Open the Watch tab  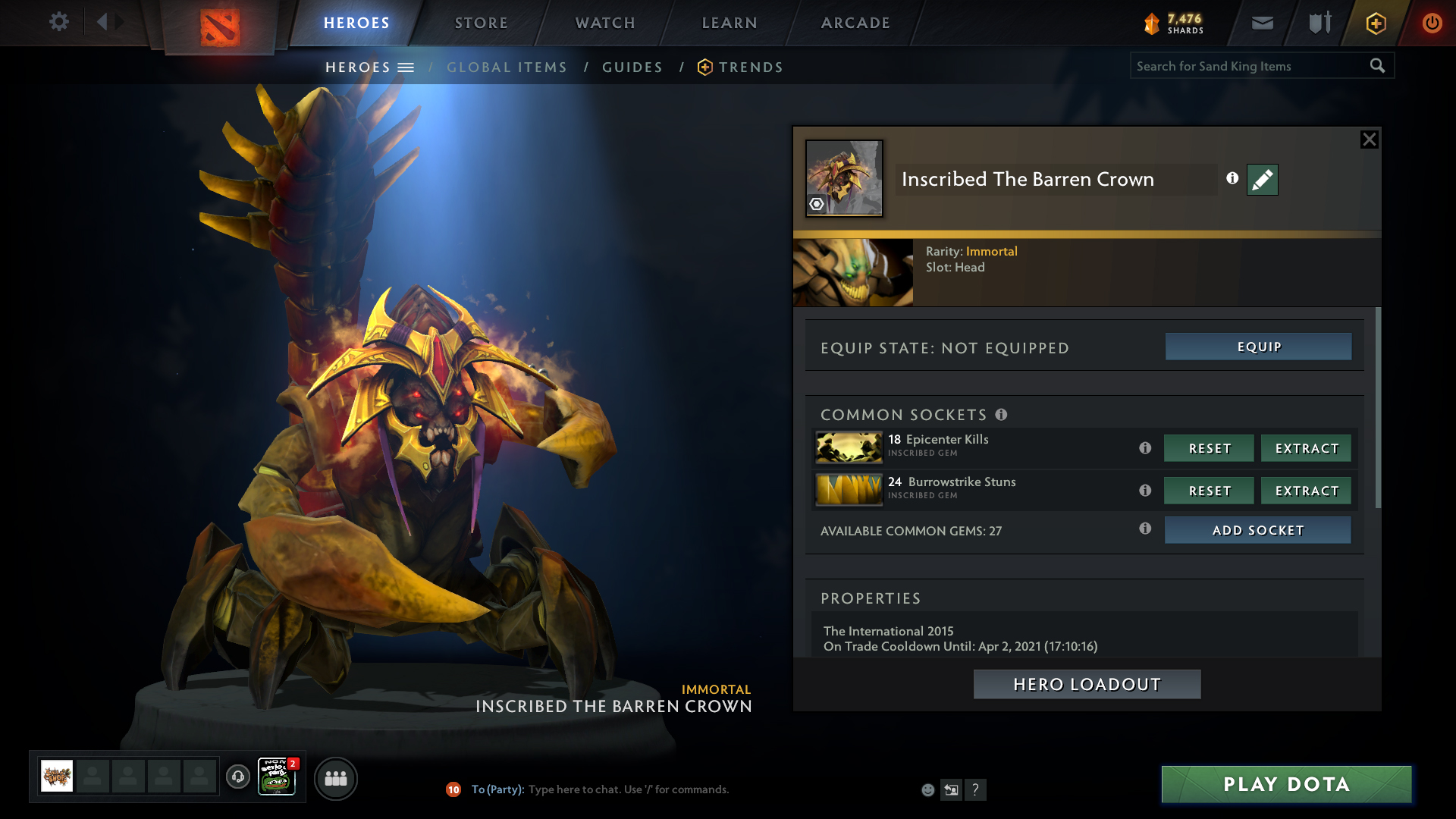[x=605, y=23]
